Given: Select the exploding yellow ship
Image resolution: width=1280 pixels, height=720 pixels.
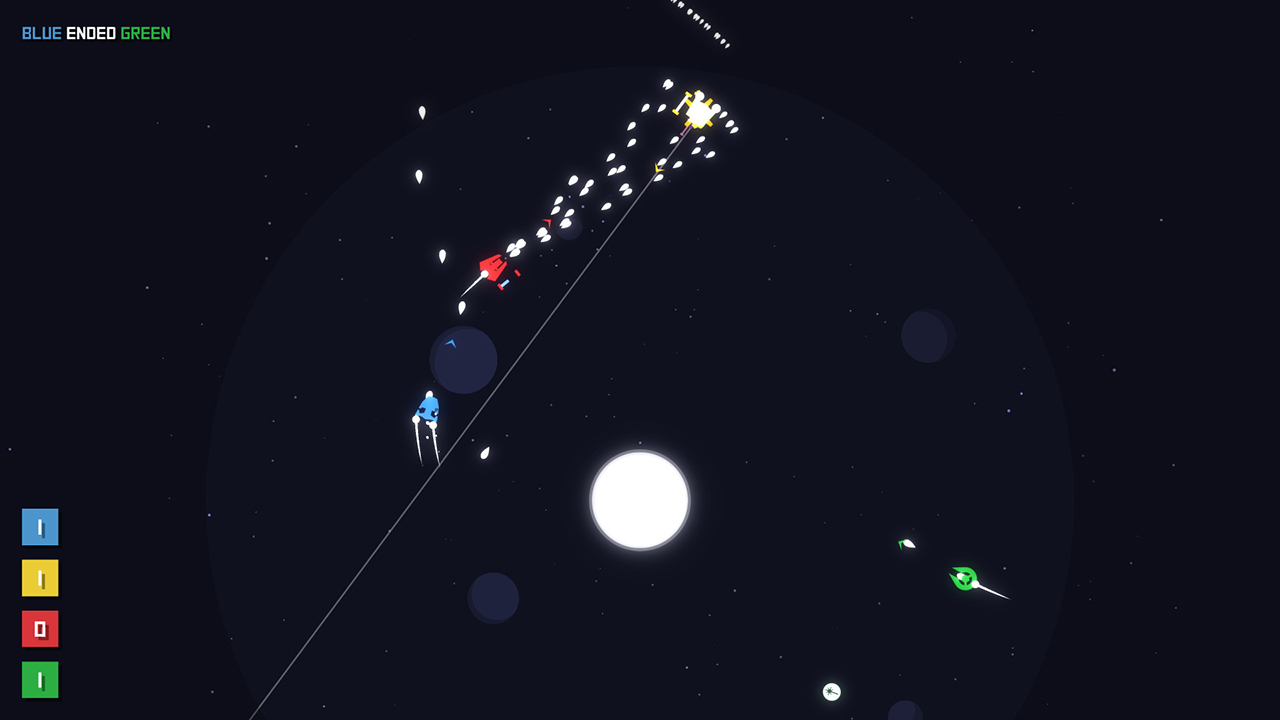Looking at the screenshot, I should 697,109.
